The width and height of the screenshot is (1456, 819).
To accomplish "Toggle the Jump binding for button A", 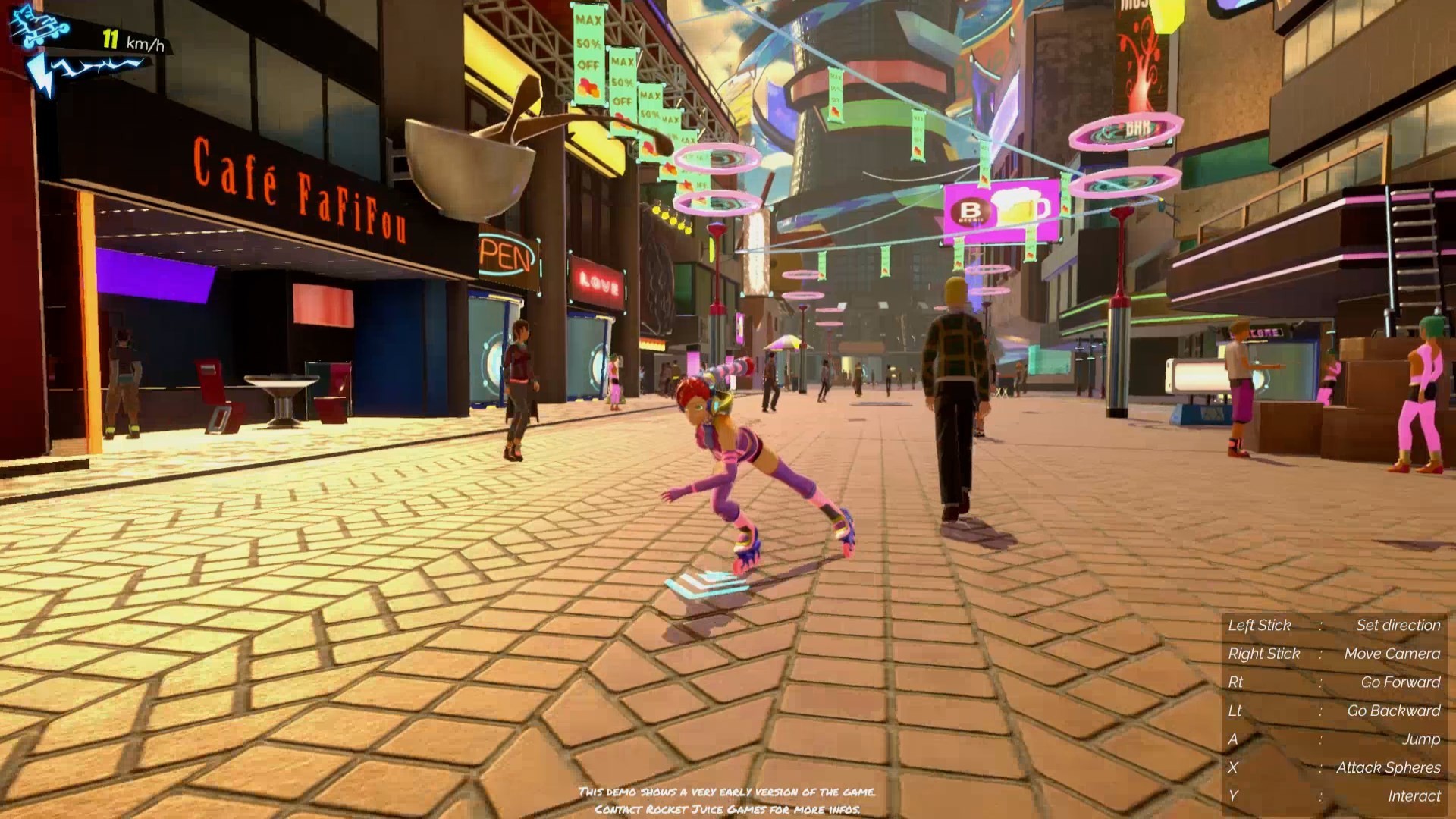I will point(1335,738).
